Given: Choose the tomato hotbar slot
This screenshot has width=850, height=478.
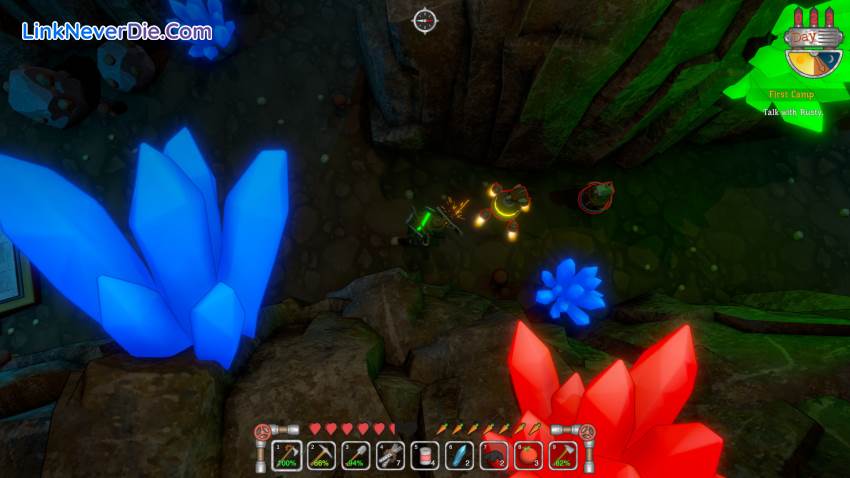Looking at the screenshot, I should (x=530, y=456).
